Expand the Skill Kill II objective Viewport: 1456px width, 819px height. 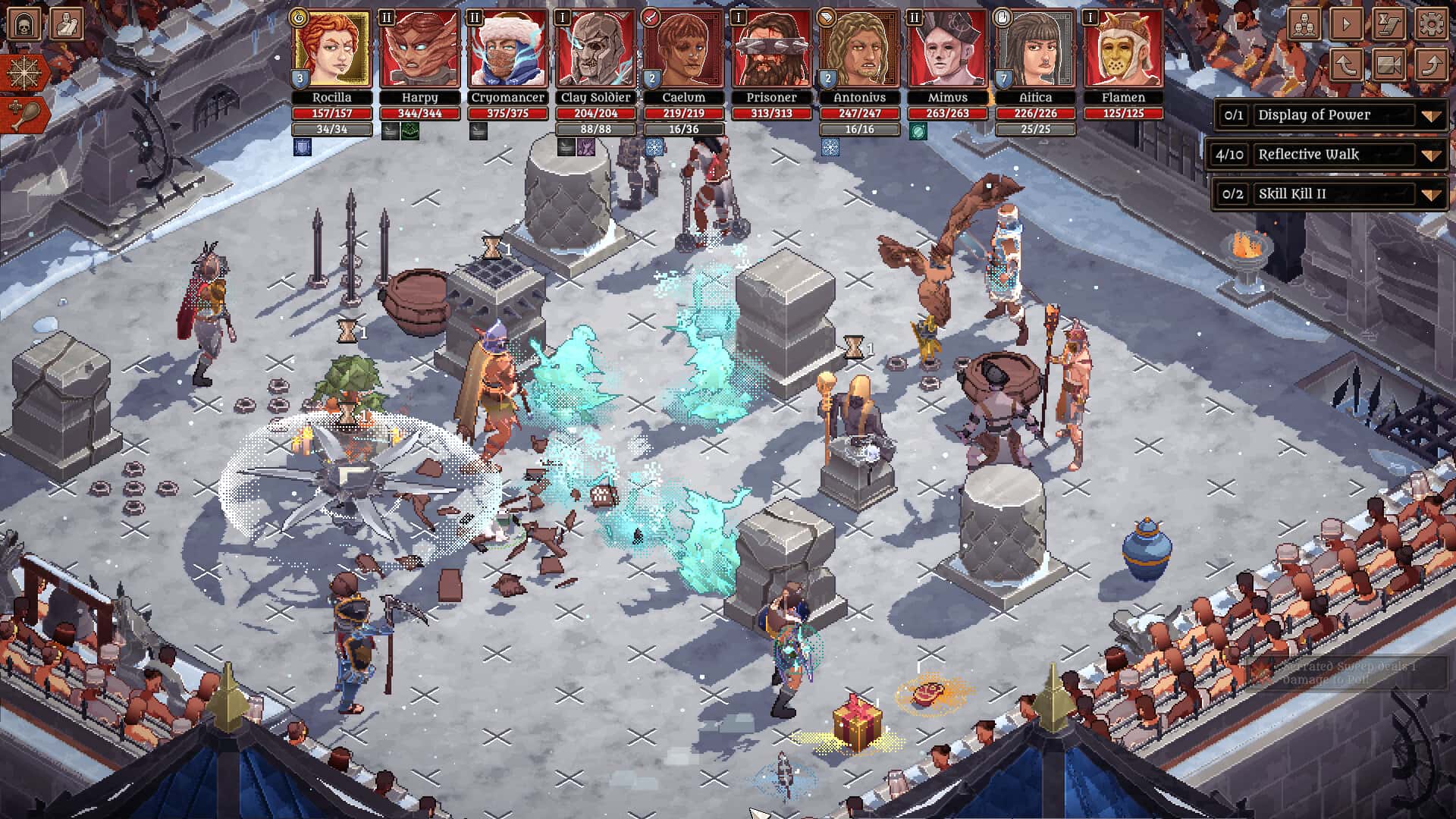tap(1431, 194)
